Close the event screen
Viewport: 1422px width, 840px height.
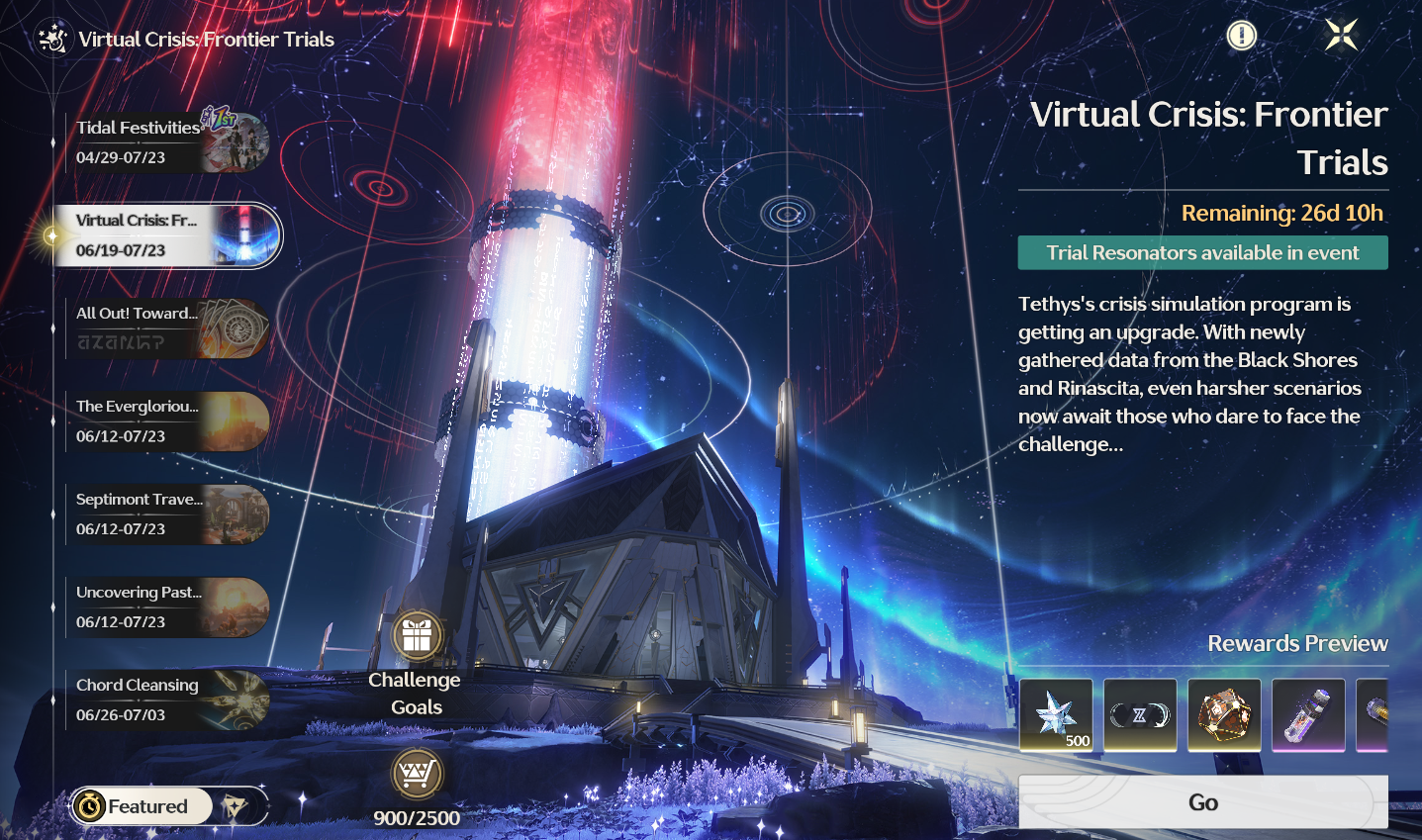(x=1341, y=36)
